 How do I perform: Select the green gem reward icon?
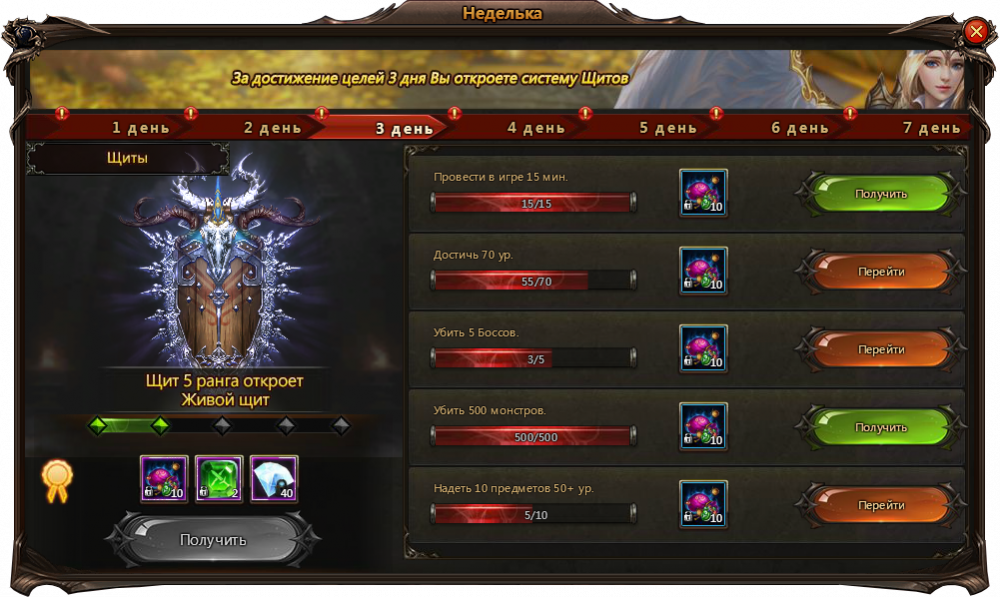219,479
